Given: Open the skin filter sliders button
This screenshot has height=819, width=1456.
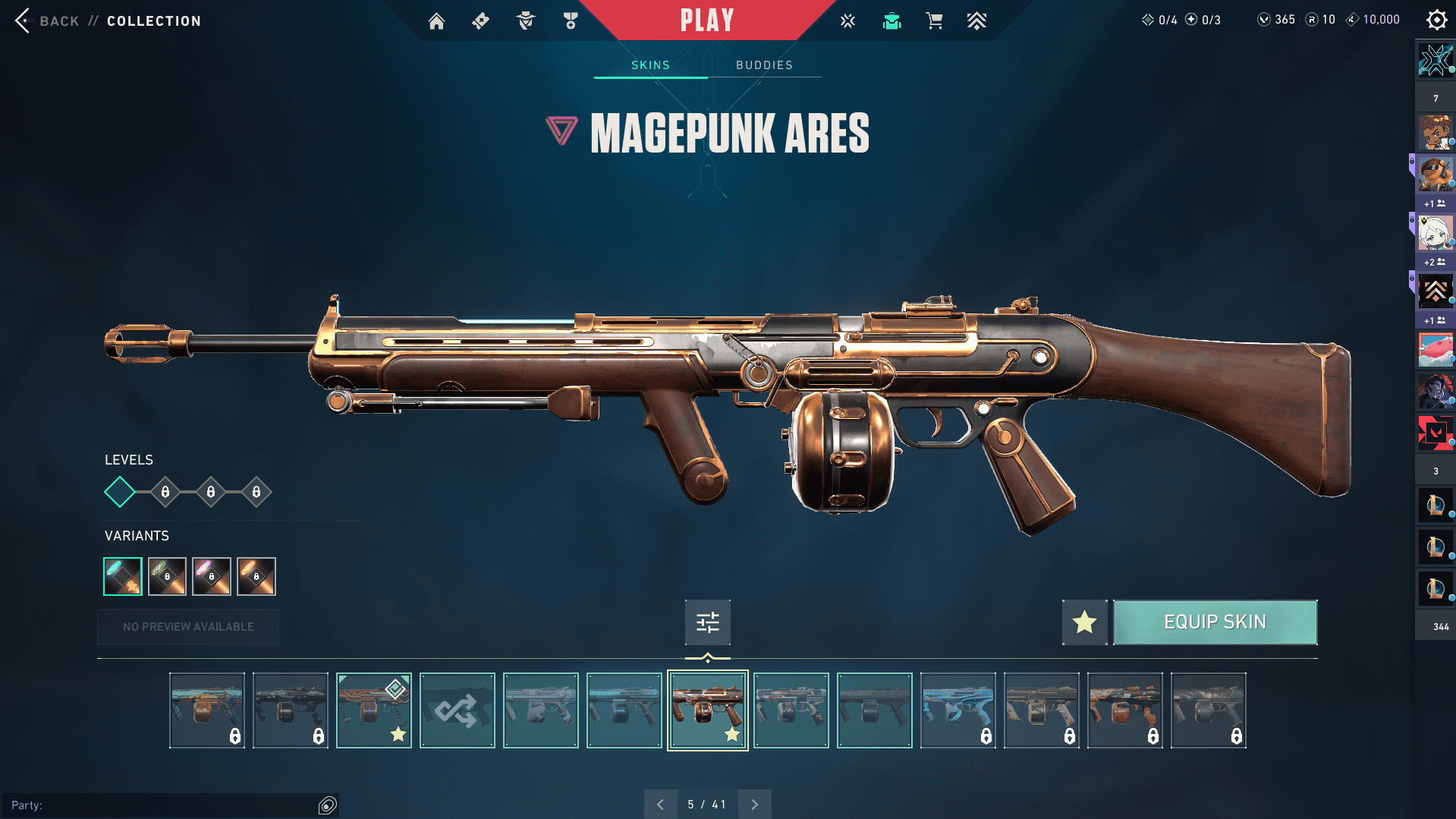Looking at the screenshot, I should (707, 622).
